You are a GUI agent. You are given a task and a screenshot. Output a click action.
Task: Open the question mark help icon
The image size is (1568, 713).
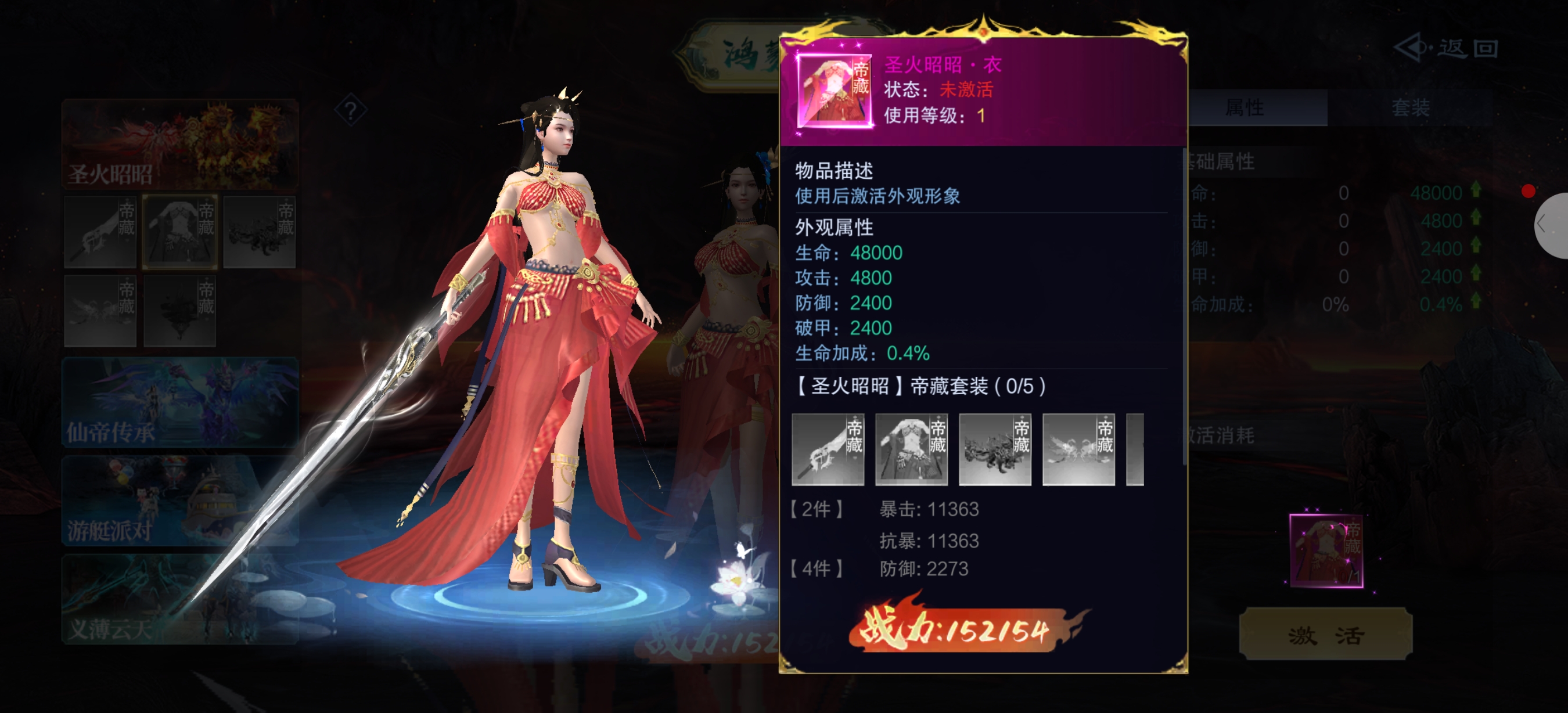(x=351, y=111)
